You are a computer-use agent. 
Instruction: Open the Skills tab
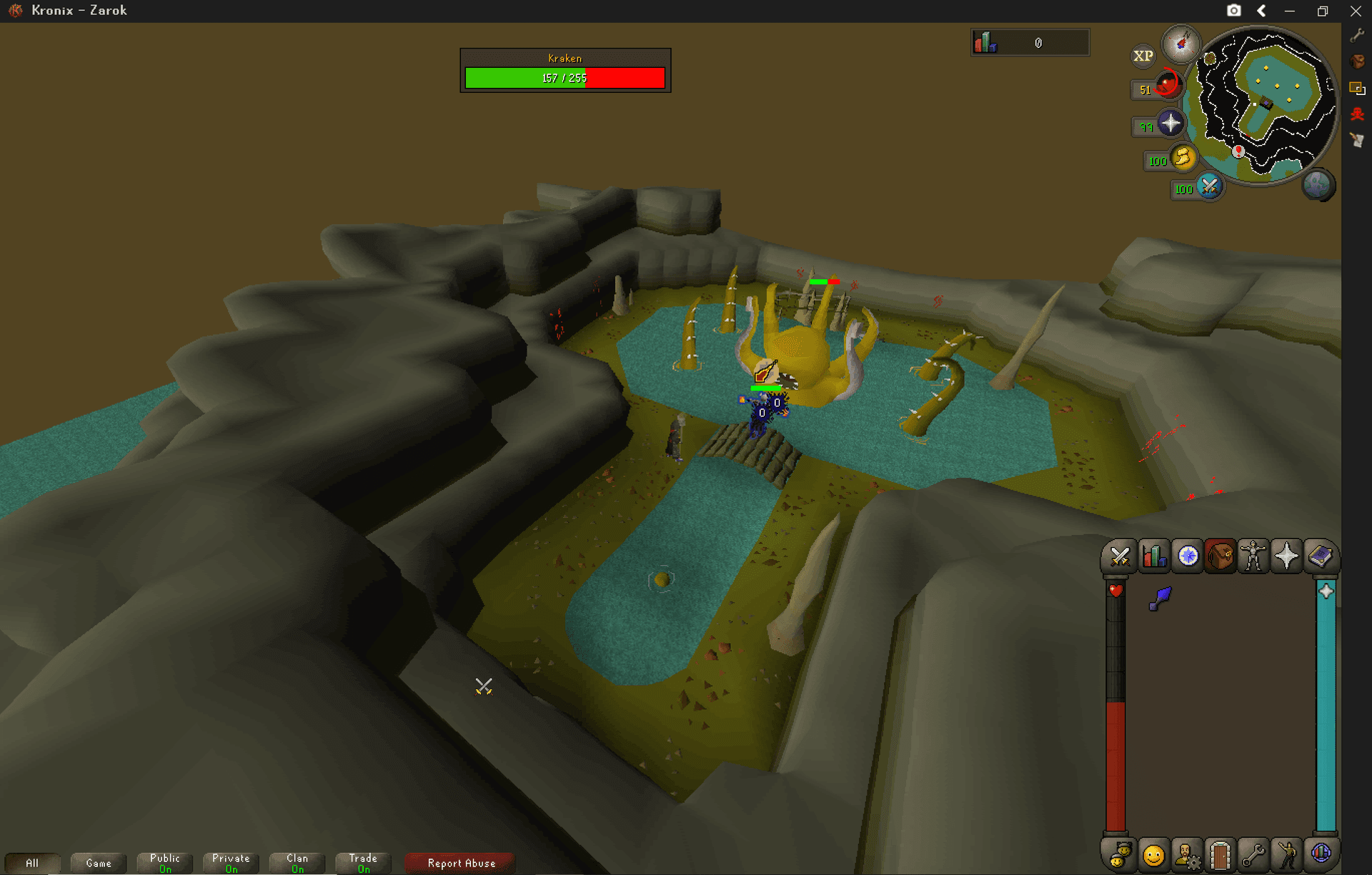pos(1153,556)
